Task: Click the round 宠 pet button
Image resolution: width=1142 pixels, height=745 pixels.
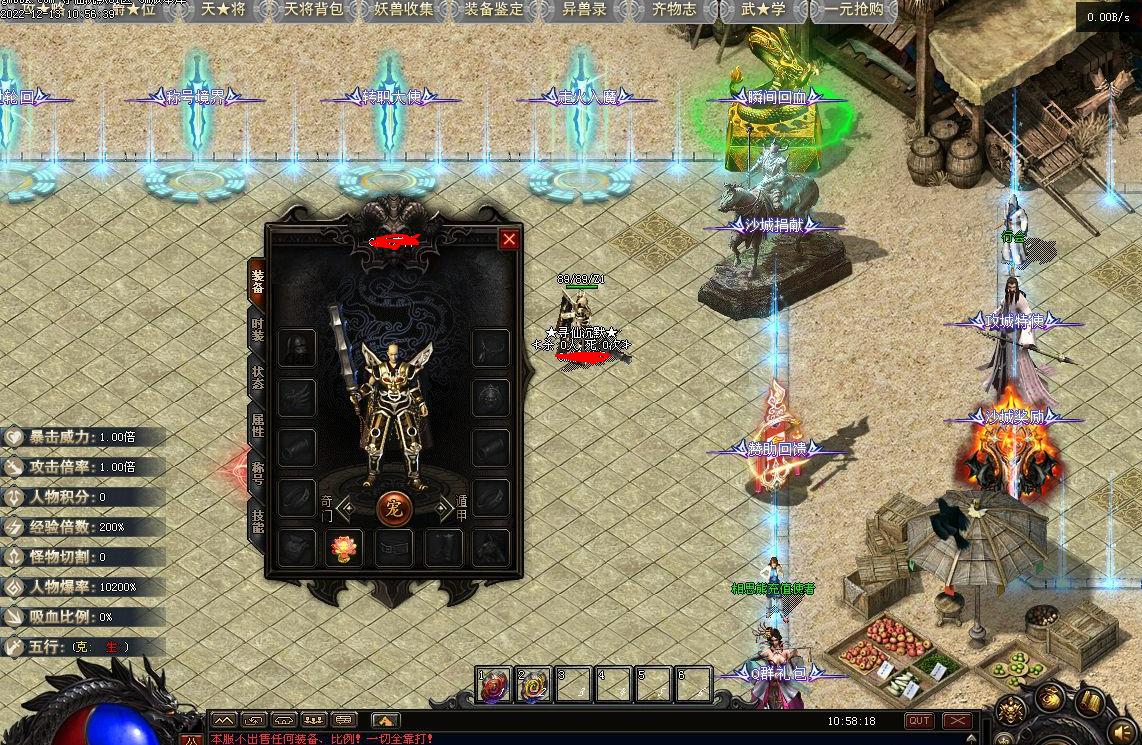Action: 394,508
